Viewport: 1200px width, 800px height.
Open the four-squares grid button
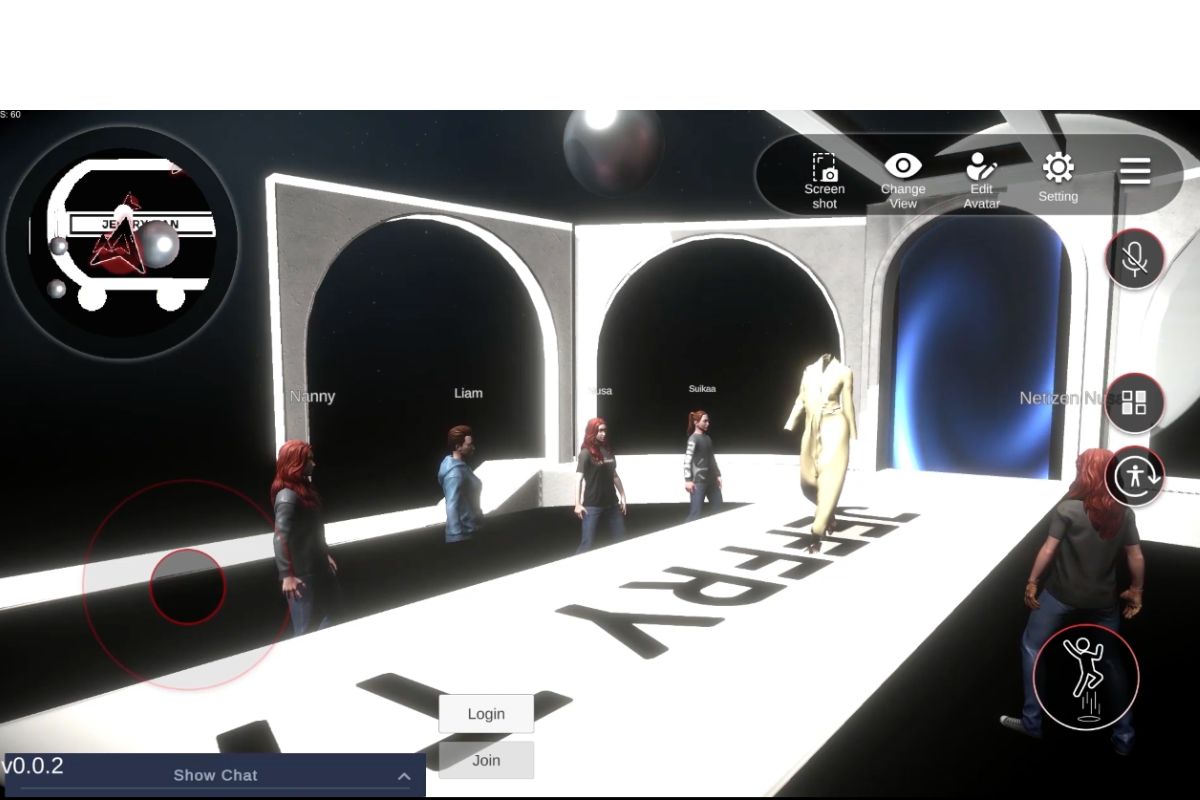[1134, 403]
